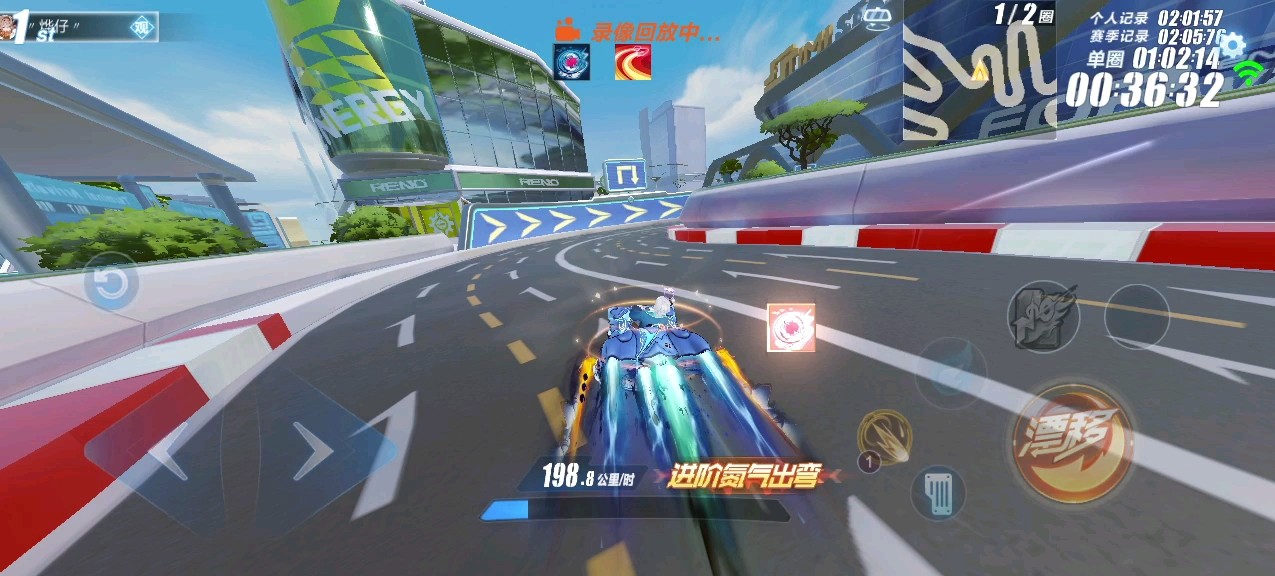Tap the pink swirl icon beside the car

[x=790, y=328]
